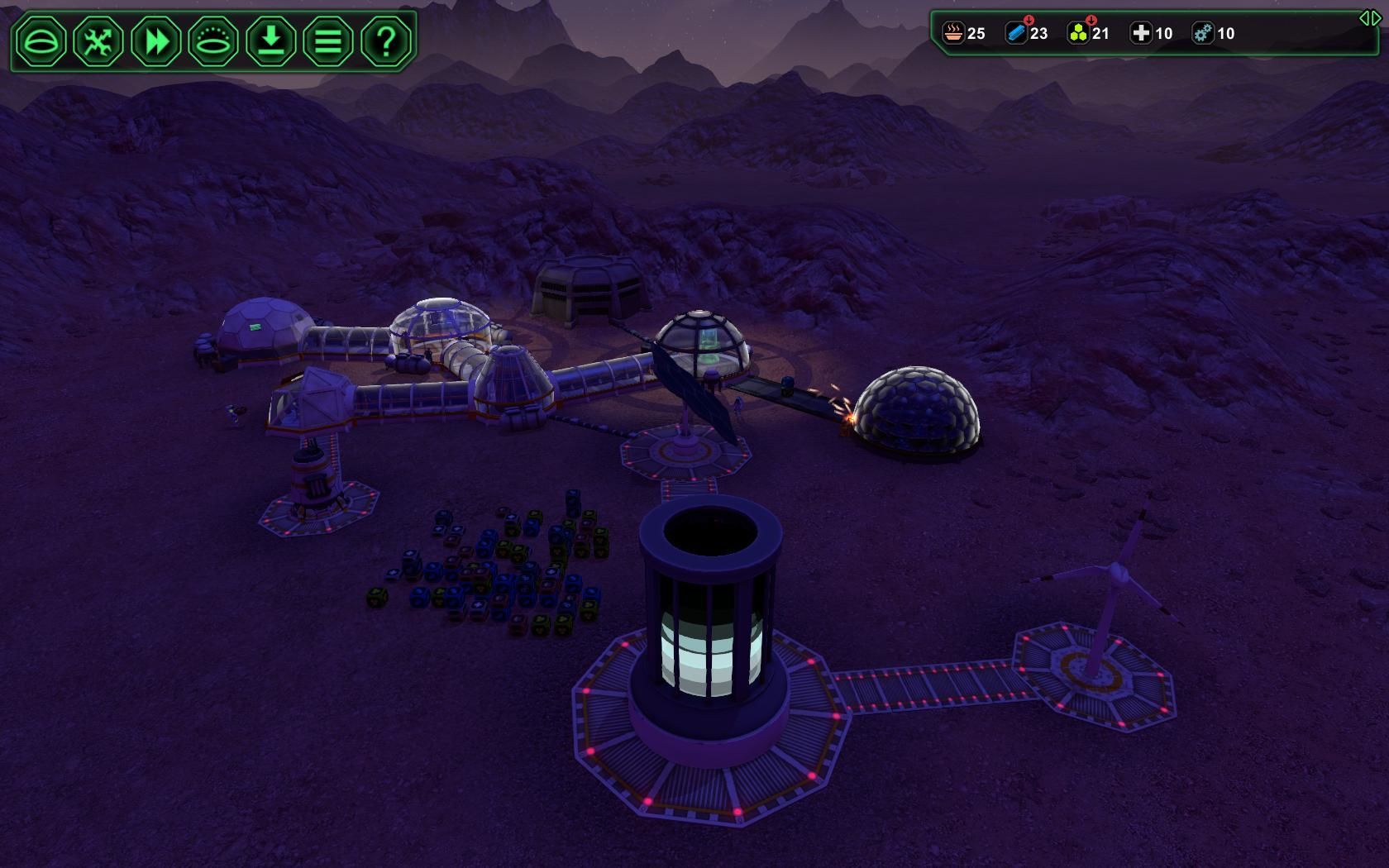Open the dome build menu
Image resolution: width=1389 pixels, height=868 pixels.
pyautogui.click(x=41, y=41)
